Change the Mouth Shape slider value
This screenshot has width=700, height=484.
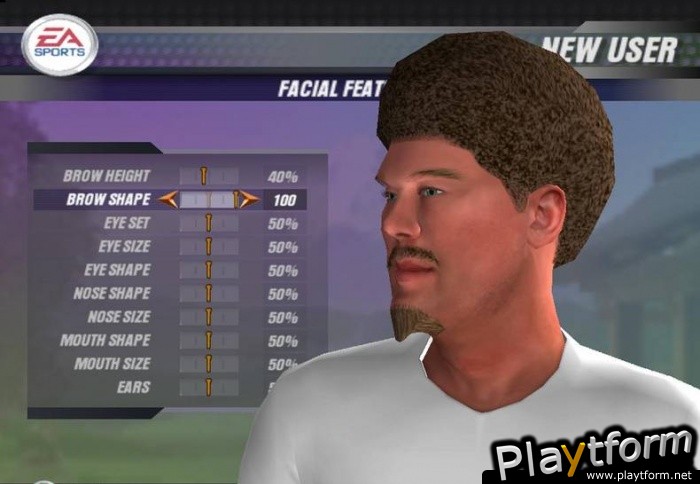[x=208, y=340]
